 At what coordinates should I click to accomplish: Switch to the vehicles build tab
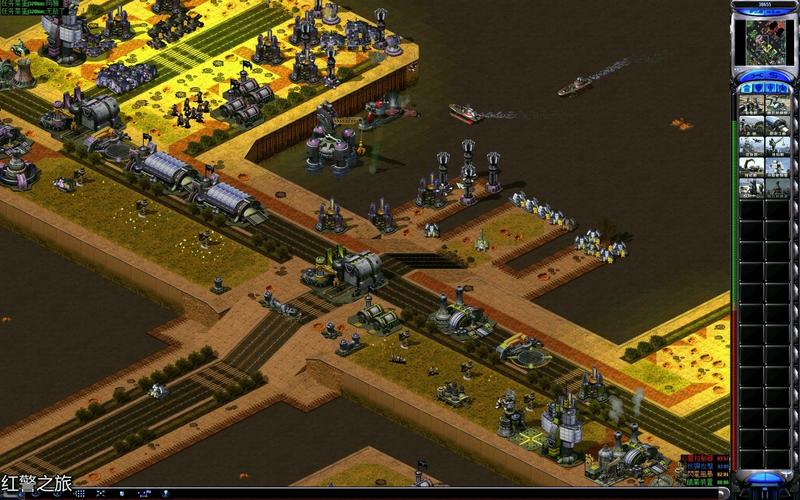click(784, 88)
